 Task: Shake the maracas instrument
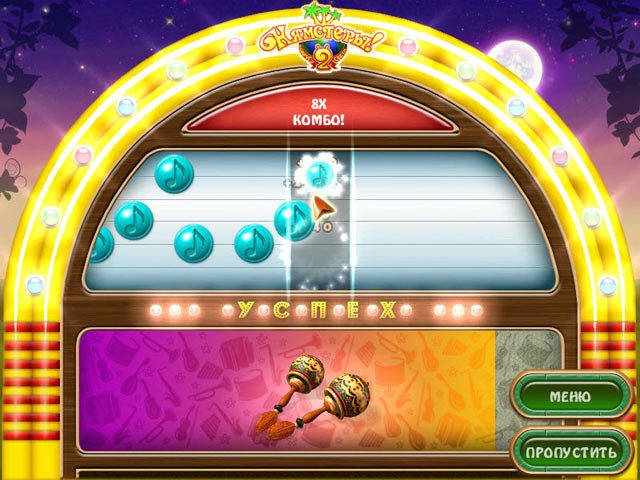310,392
